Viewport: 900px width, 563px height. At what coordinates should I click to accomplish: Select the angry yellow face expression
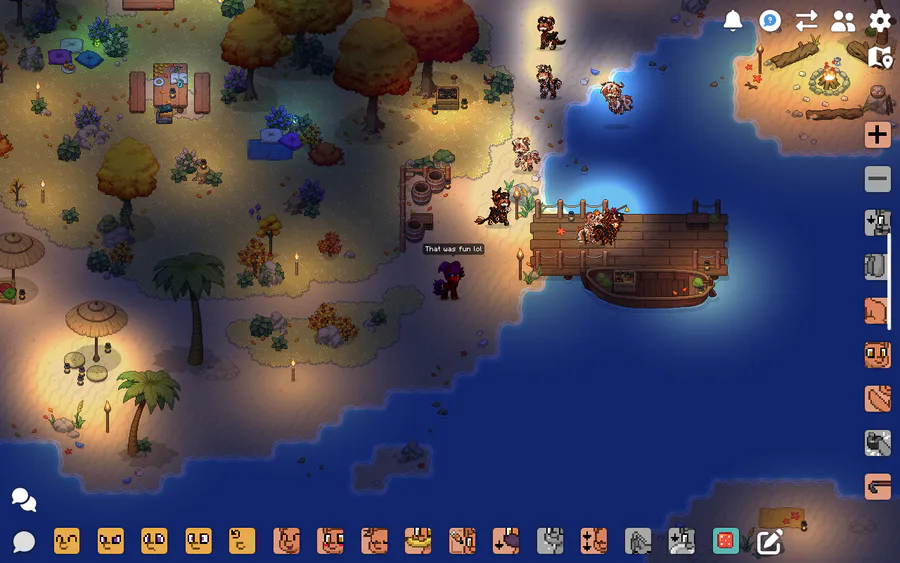[x=111, y=541]
